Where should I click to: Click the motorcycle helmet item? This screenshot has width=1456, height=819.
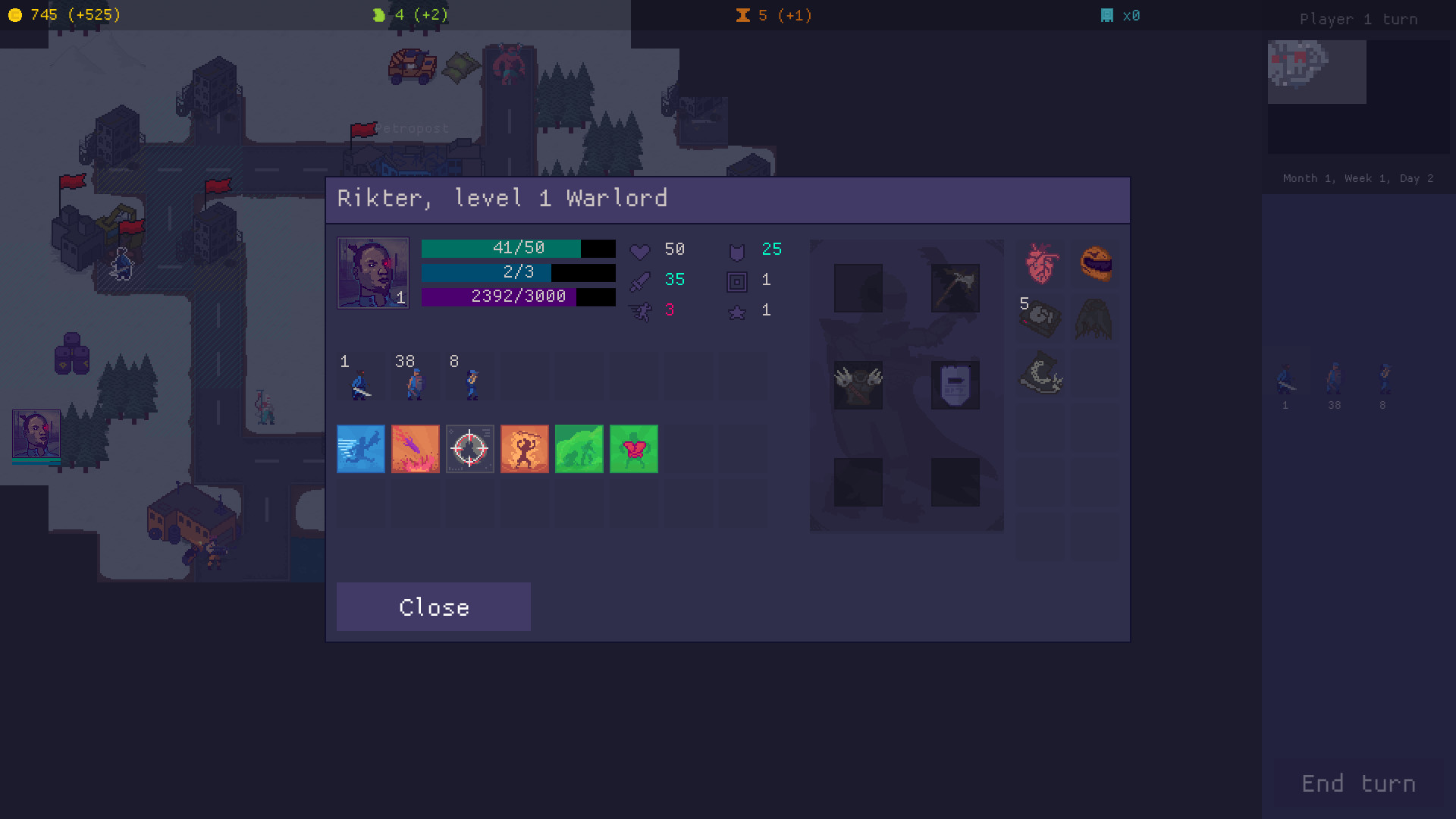[1096, 264]
